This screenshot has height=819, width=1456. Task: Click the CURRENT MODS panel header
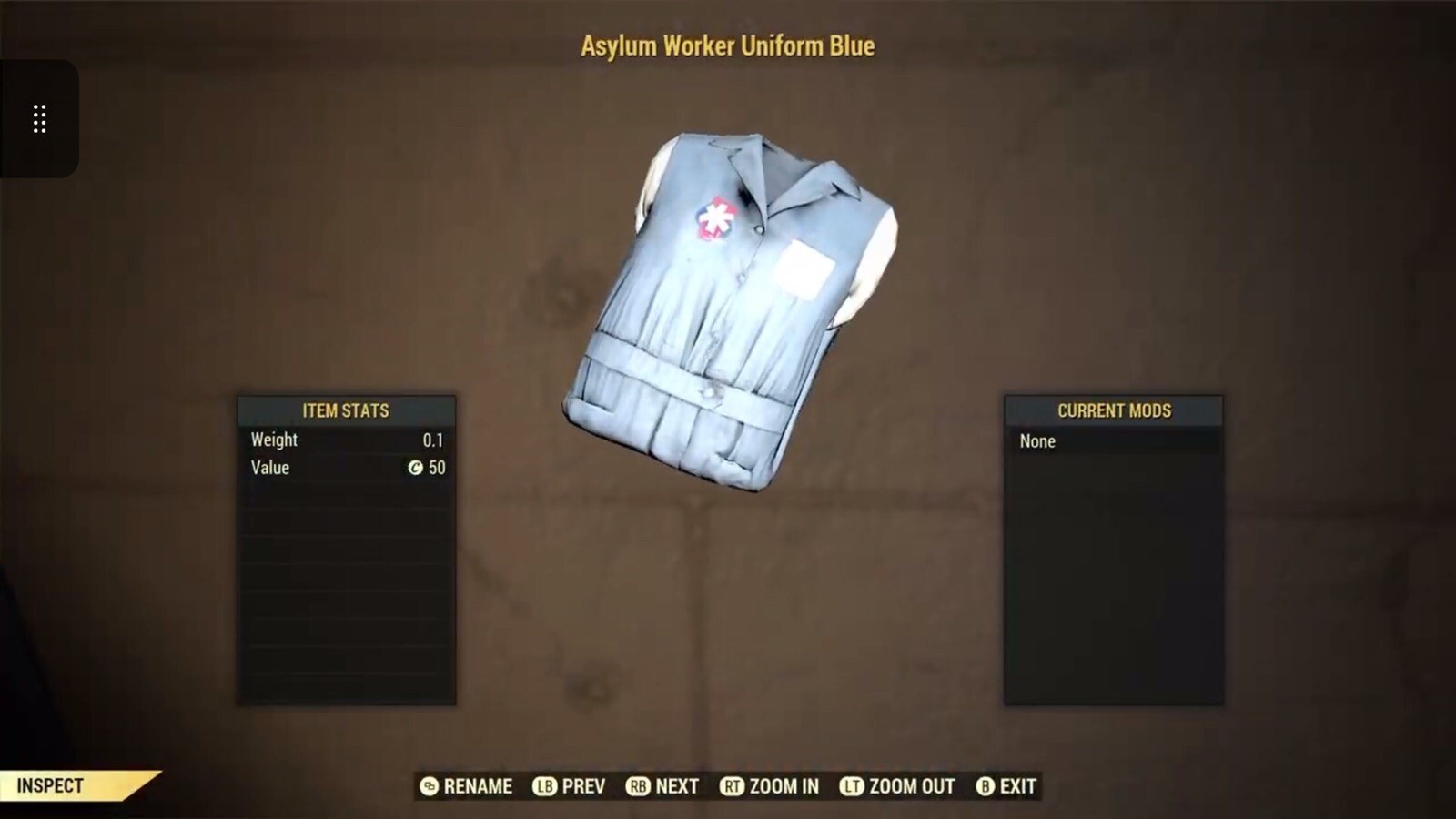click(1114, 410)
